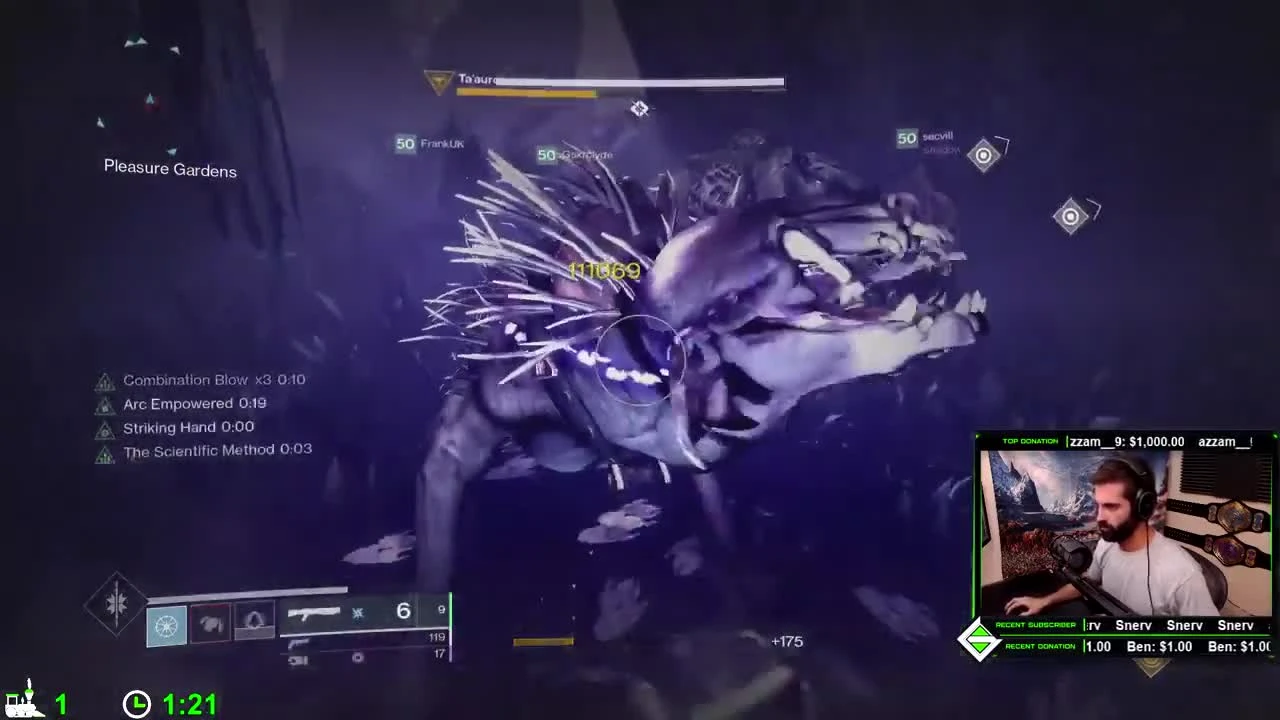Click the Striking Hand buff icon
This screenshot has width=1280, height=720.
(x=105, y=427)
